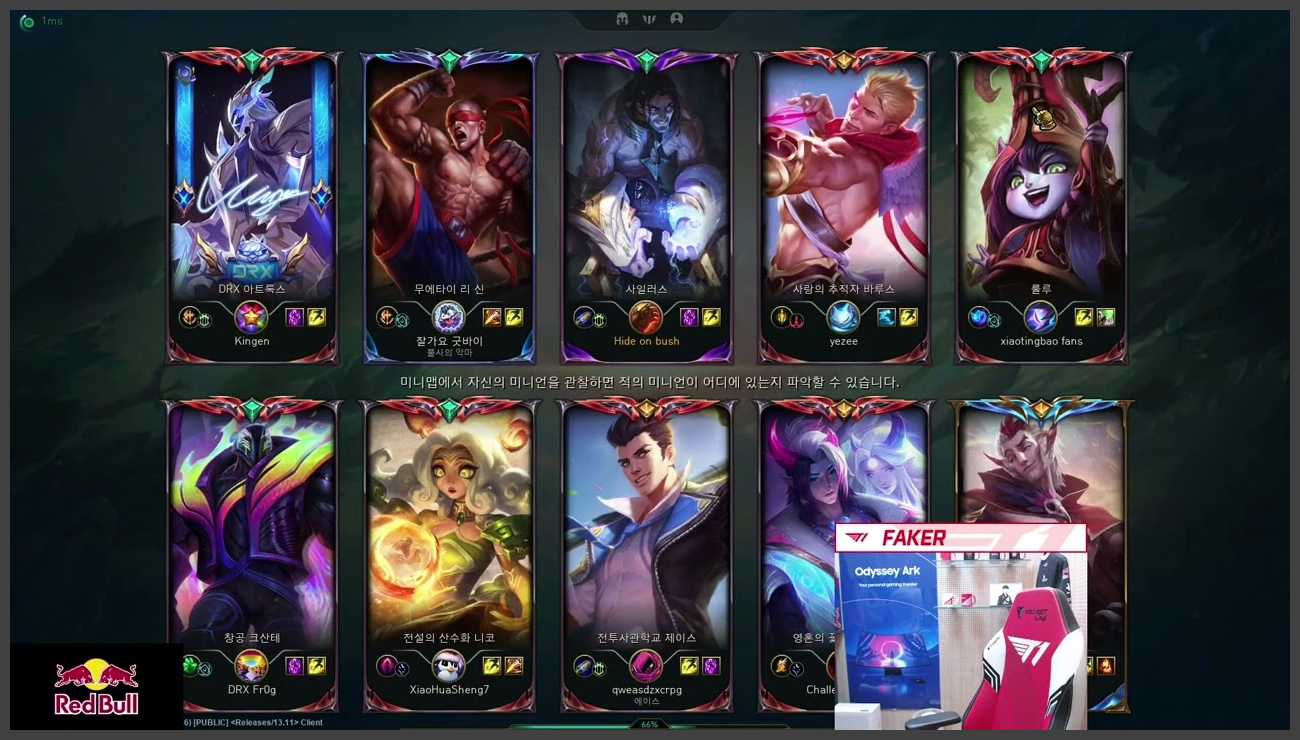Click Kingen's star keystone rune icon
The width and height of the screenshot is (1300, 740).
click(x=251, y=318)
